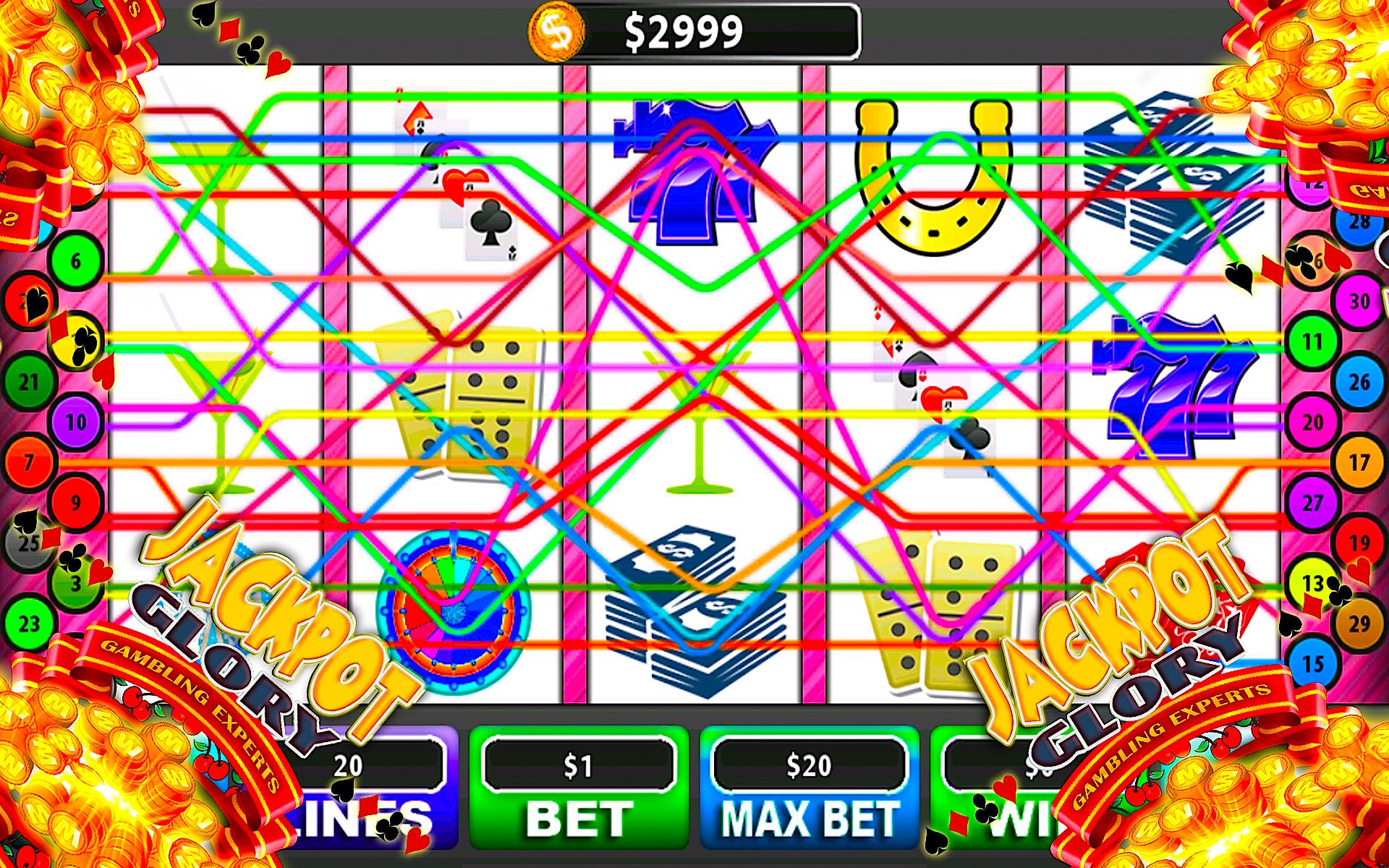This screenshot has height=868, width=1389.
Task: Select payline 21 on the left edge
Action: click(29, 379)
